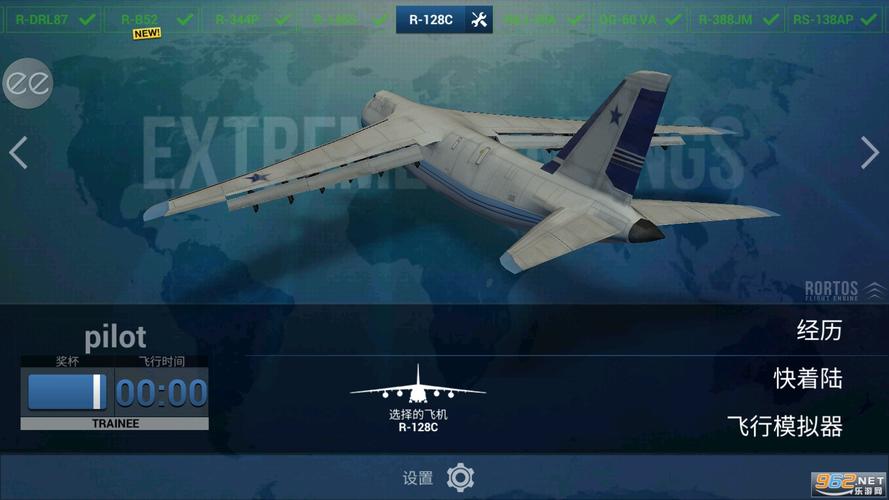Open the 经历 career menu
This screenshot has width=889, height=500.
pos(819,331)
